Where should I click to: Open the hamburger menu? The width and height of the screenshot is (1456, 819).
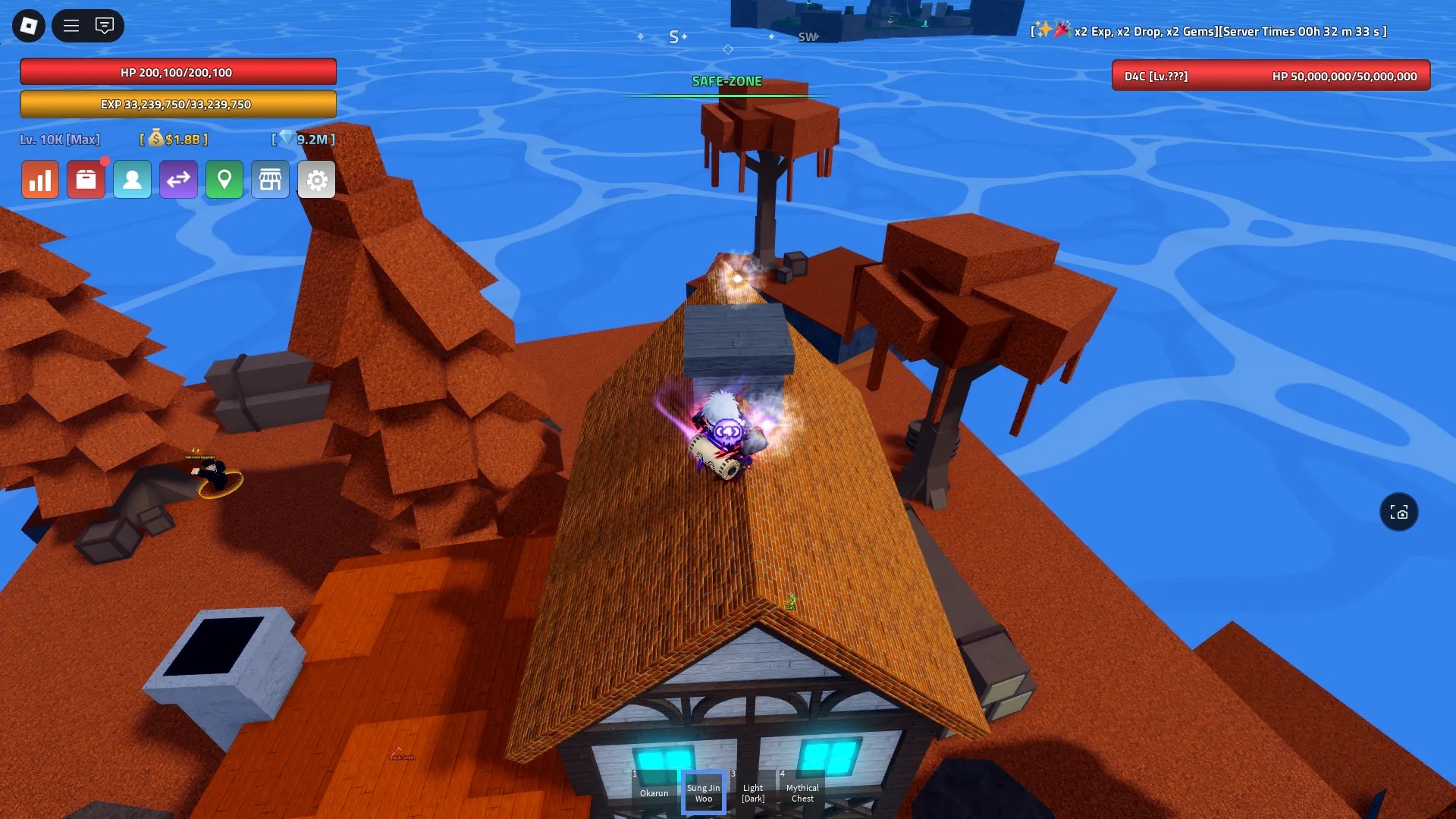(x=71, y=25)
